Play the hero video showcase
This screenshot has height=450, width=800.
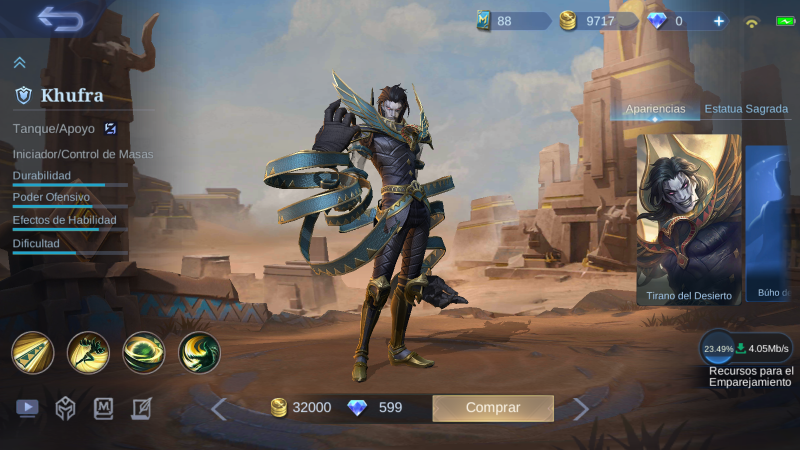pyautogui.click(x=27, y=408)
